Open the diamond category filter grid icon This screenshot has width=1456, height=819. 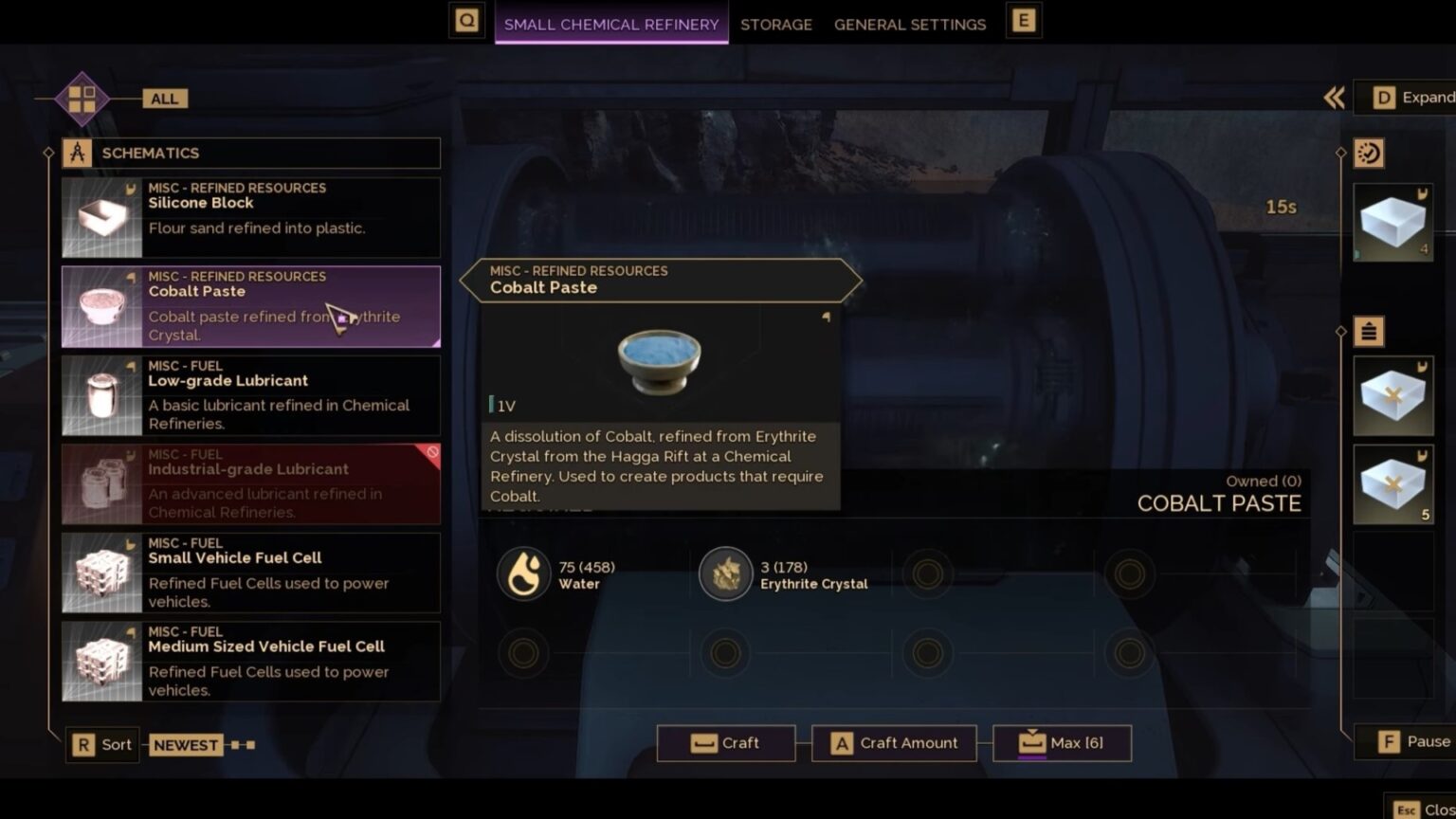coord(80,98)
